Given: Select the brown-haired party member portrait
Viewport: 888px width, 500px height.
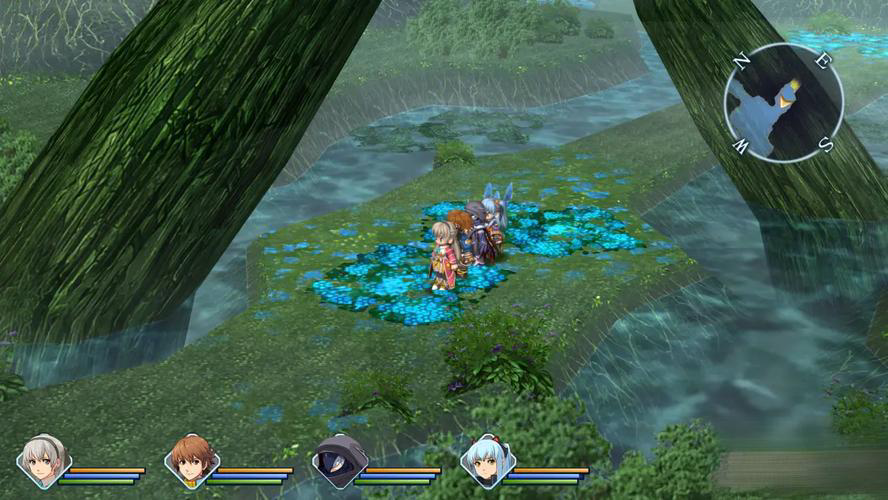Looking at the screenshot, I should point(190,461).
